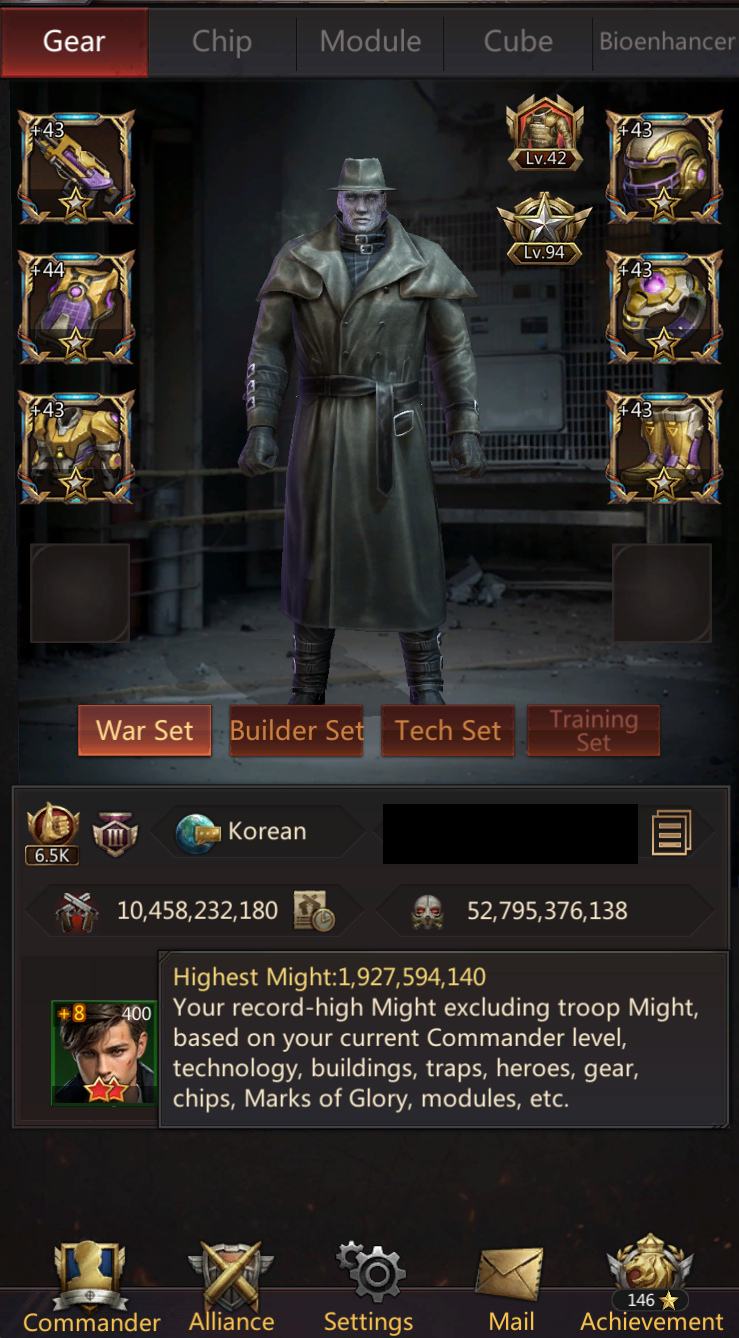
Task: Switch to the Chip tab
Action: (222, 42)
